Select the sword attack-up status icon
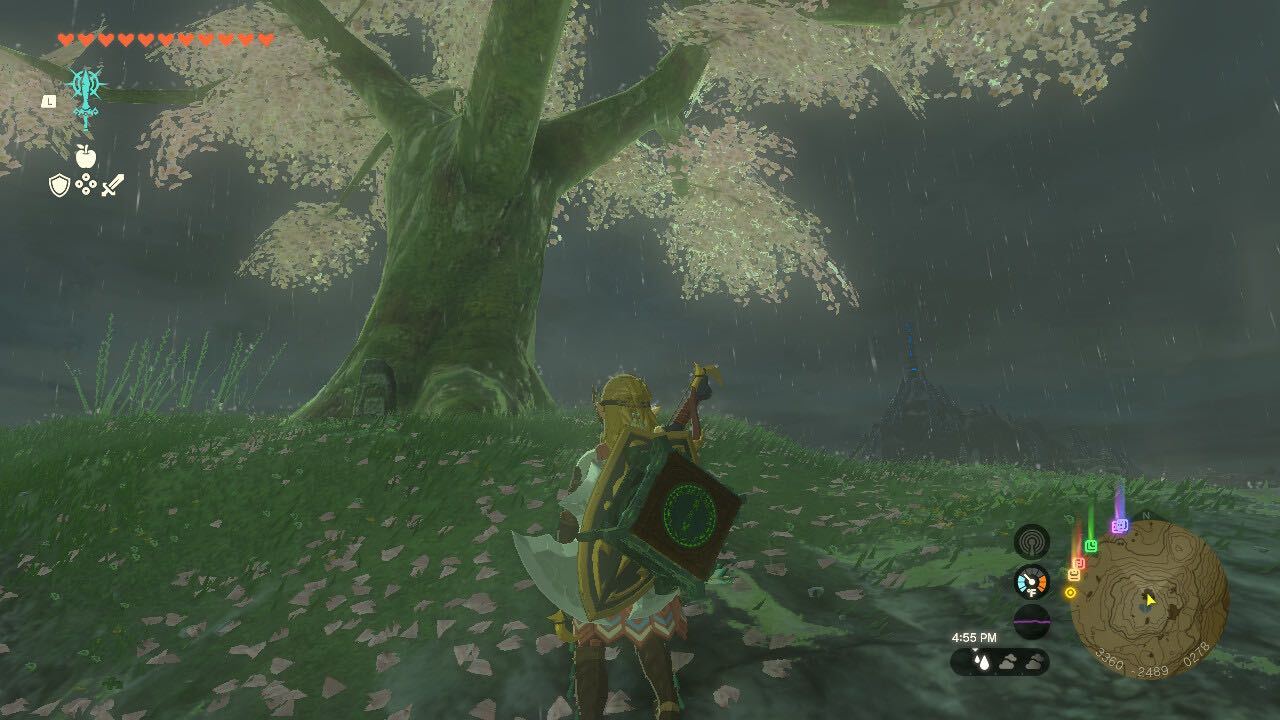The width and height of the screenshot is (1280, 720). 111,186
